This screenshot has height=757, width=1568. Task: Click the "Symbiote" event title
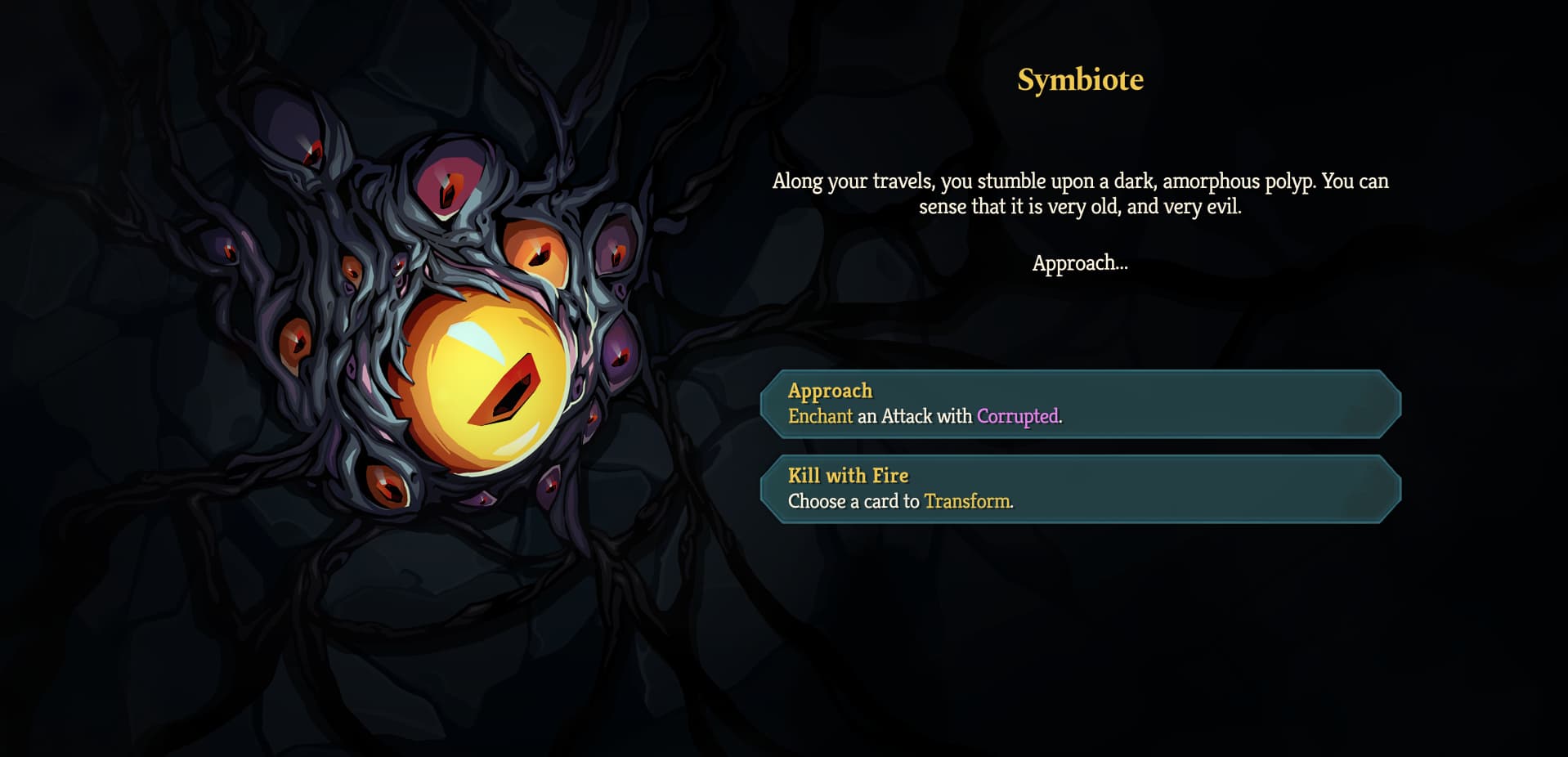[x=1079, y=80]
